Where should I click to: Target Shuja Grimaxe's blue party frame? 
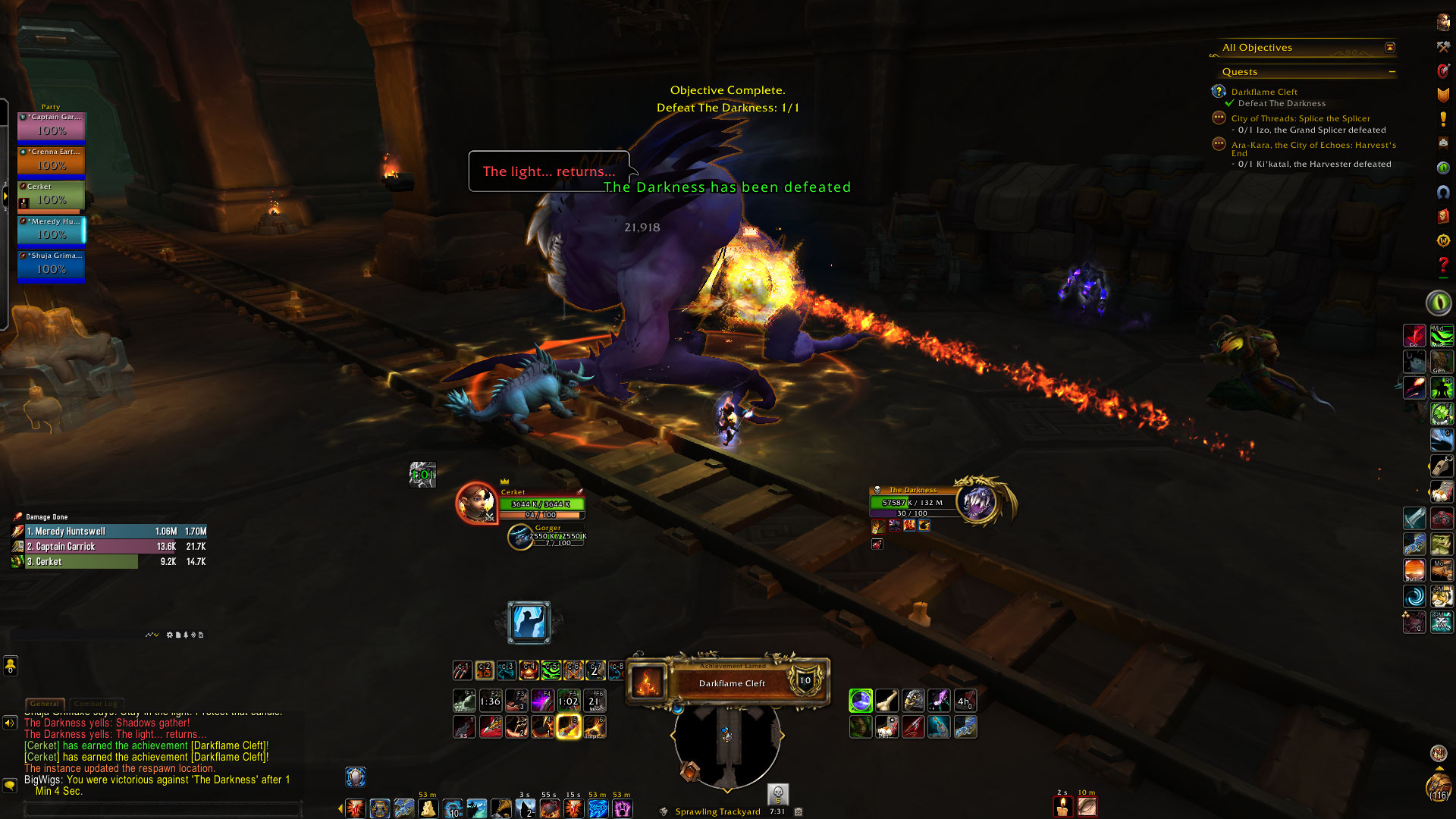coord(52,265)
